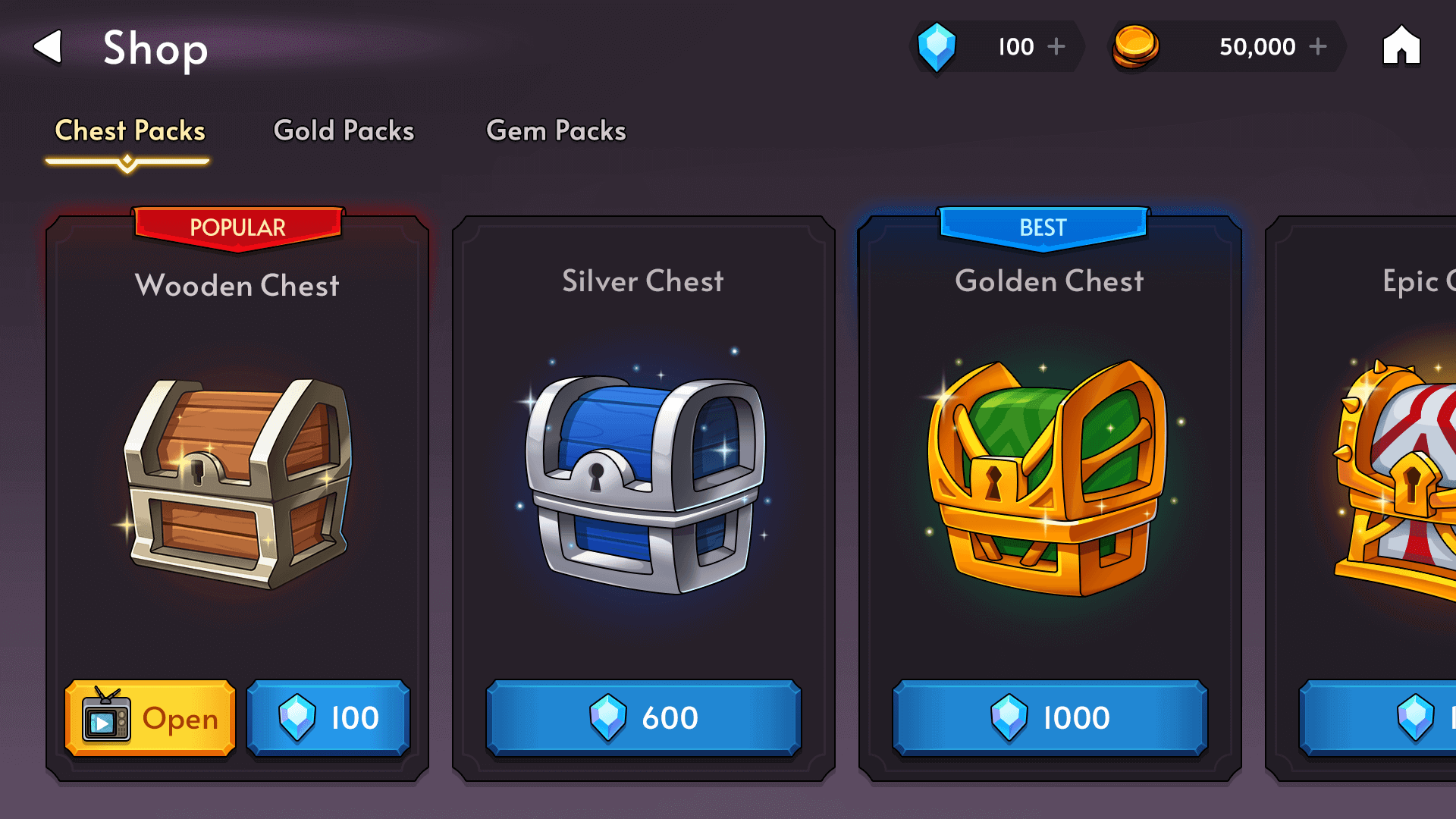Buy Wooden Chest for 100 gems

(328, 718)
